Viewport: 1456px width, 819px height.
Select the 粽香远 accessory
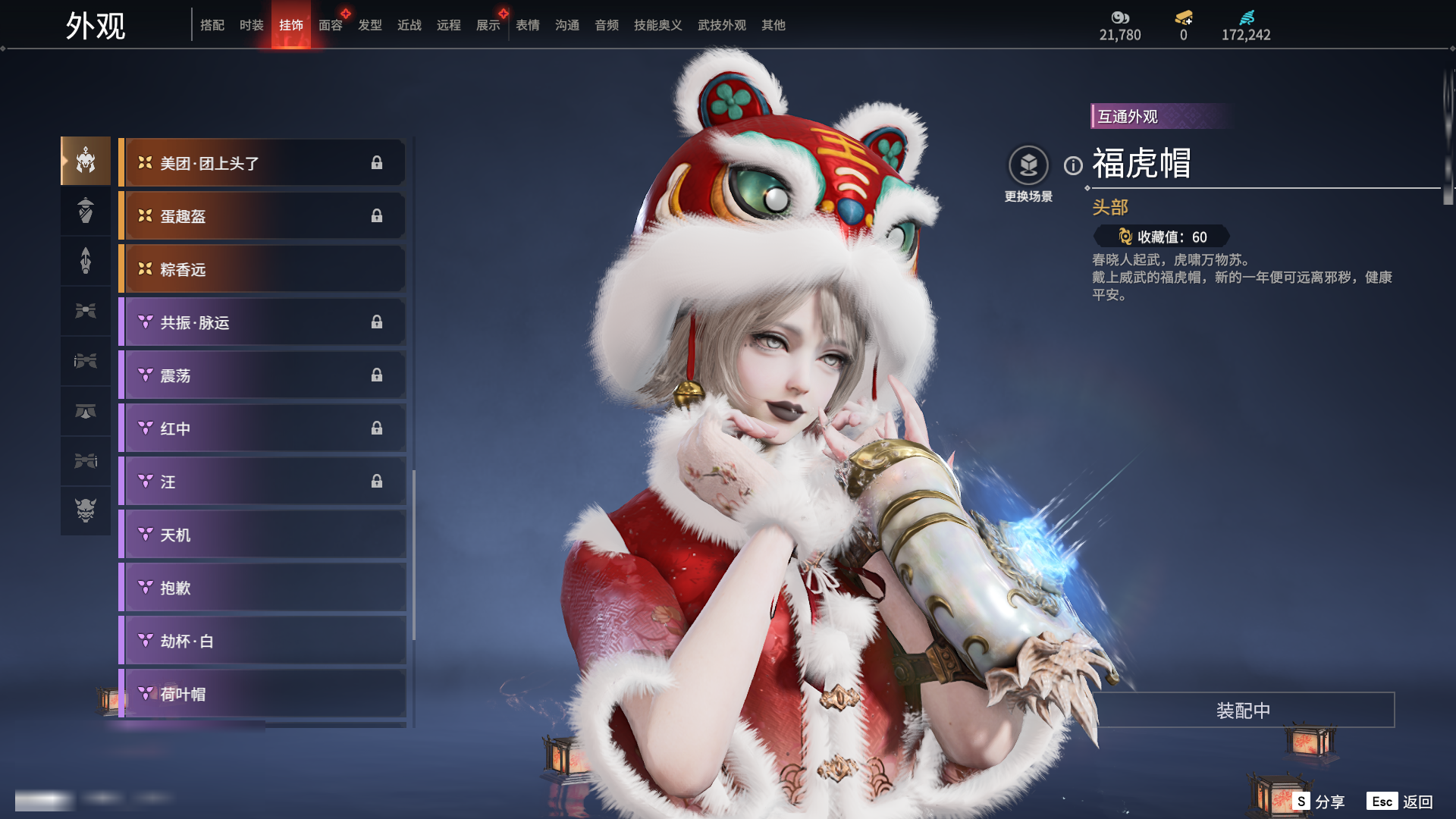[263, 269]
